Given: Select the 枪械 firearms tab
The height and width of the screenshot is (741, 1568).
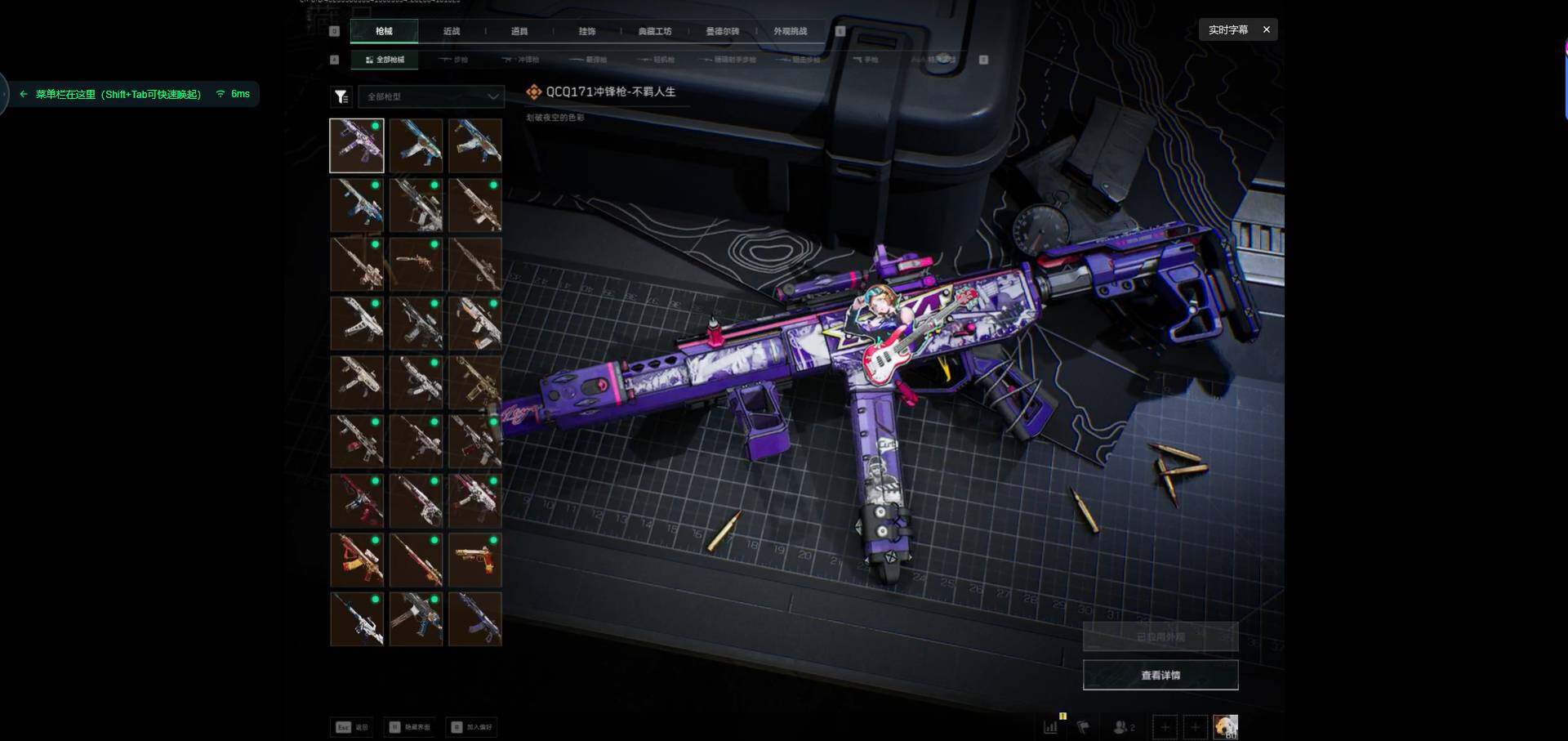Looking at the screenshot, I should [x=384, y=31].
